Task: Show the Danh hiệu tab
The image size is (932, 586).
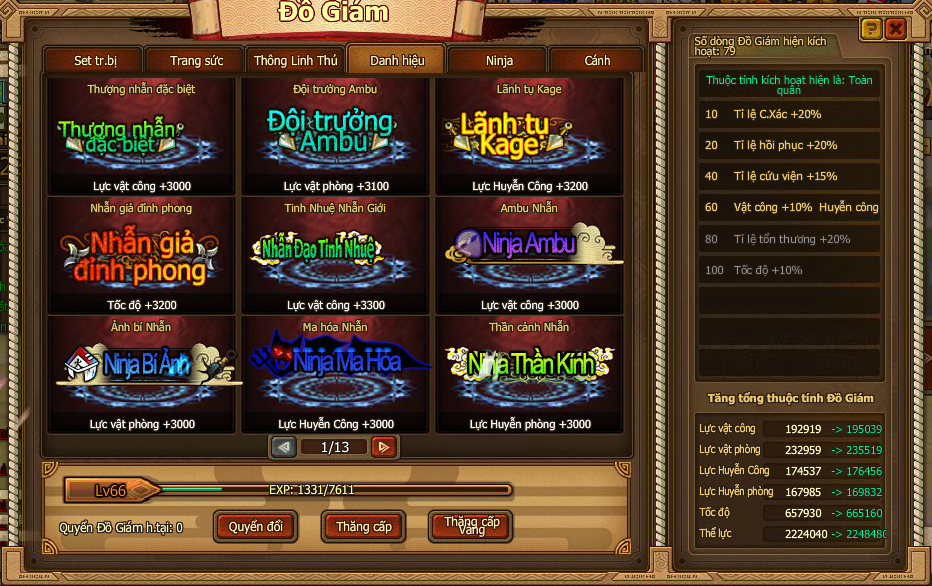Action: coord(397,61)
